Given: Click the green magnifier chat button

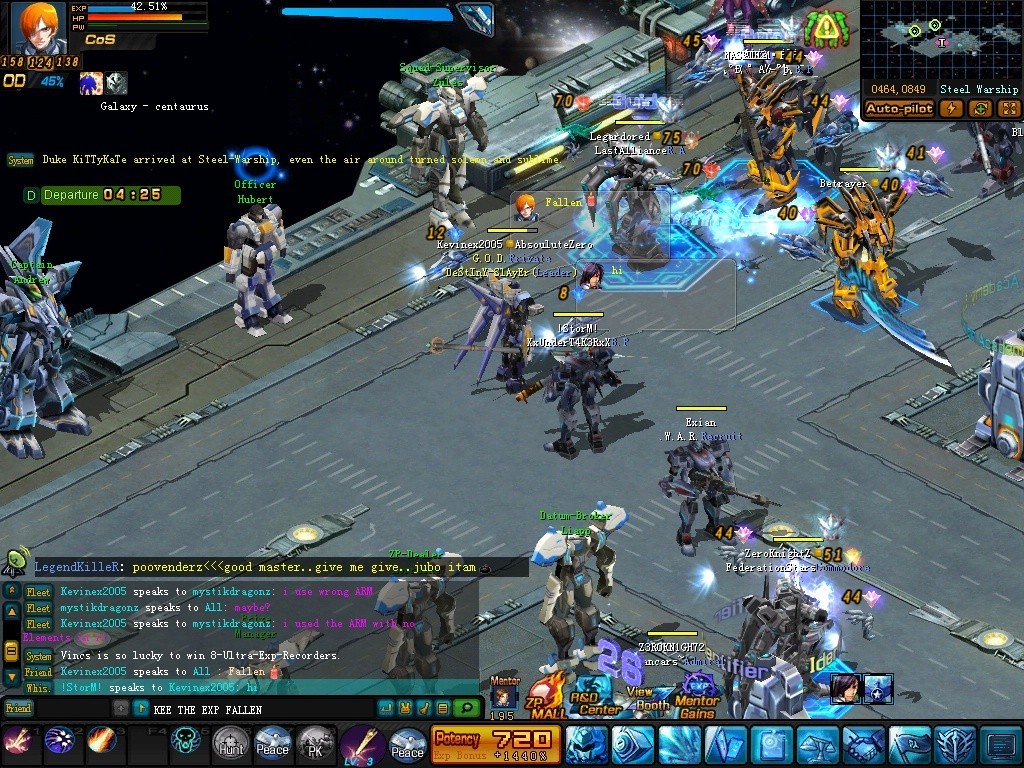Looking at the screenshot, I should coord(465,708).
